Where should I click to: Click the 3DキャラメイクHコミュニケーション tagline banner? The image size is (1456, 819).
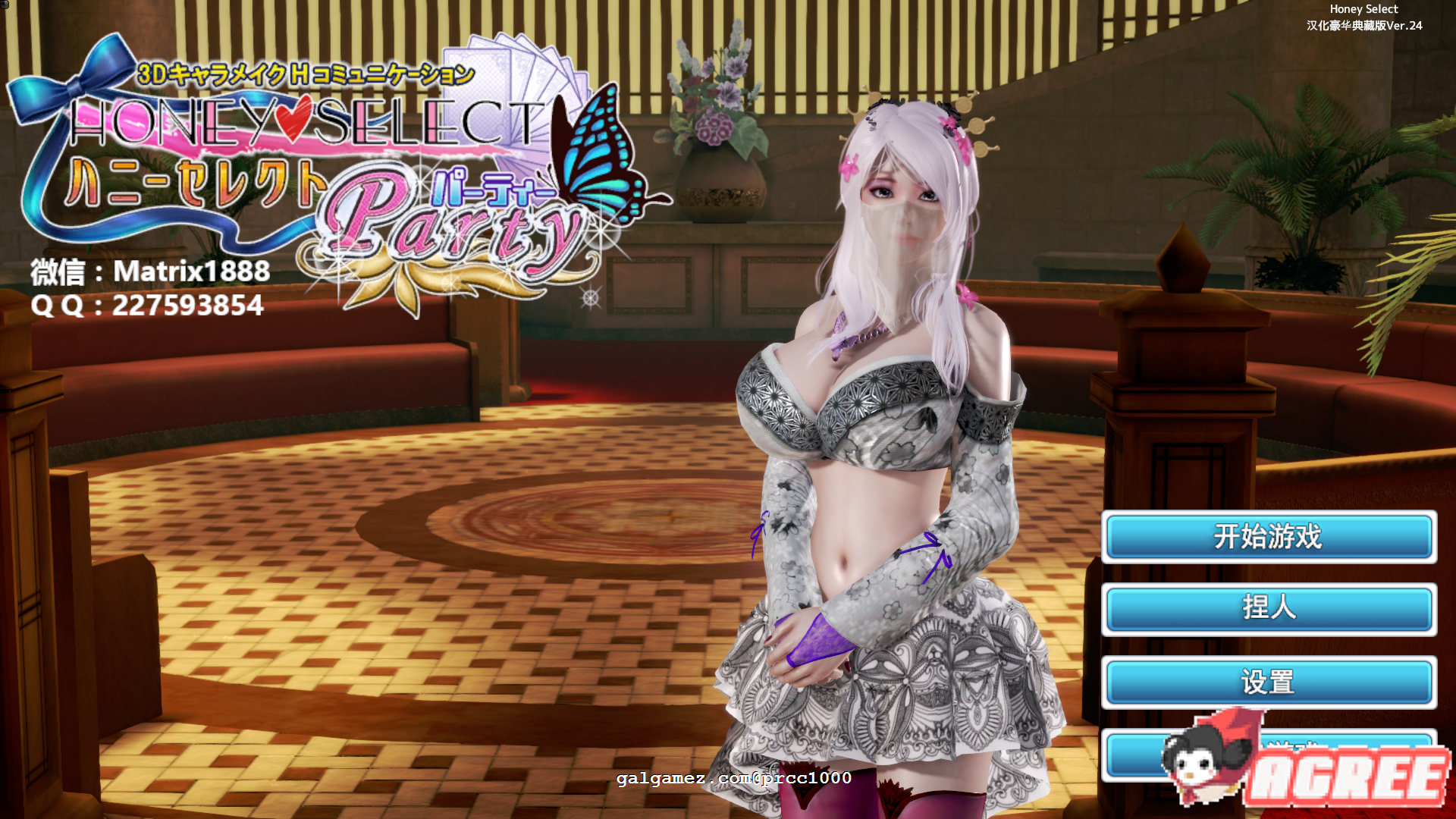303,72
